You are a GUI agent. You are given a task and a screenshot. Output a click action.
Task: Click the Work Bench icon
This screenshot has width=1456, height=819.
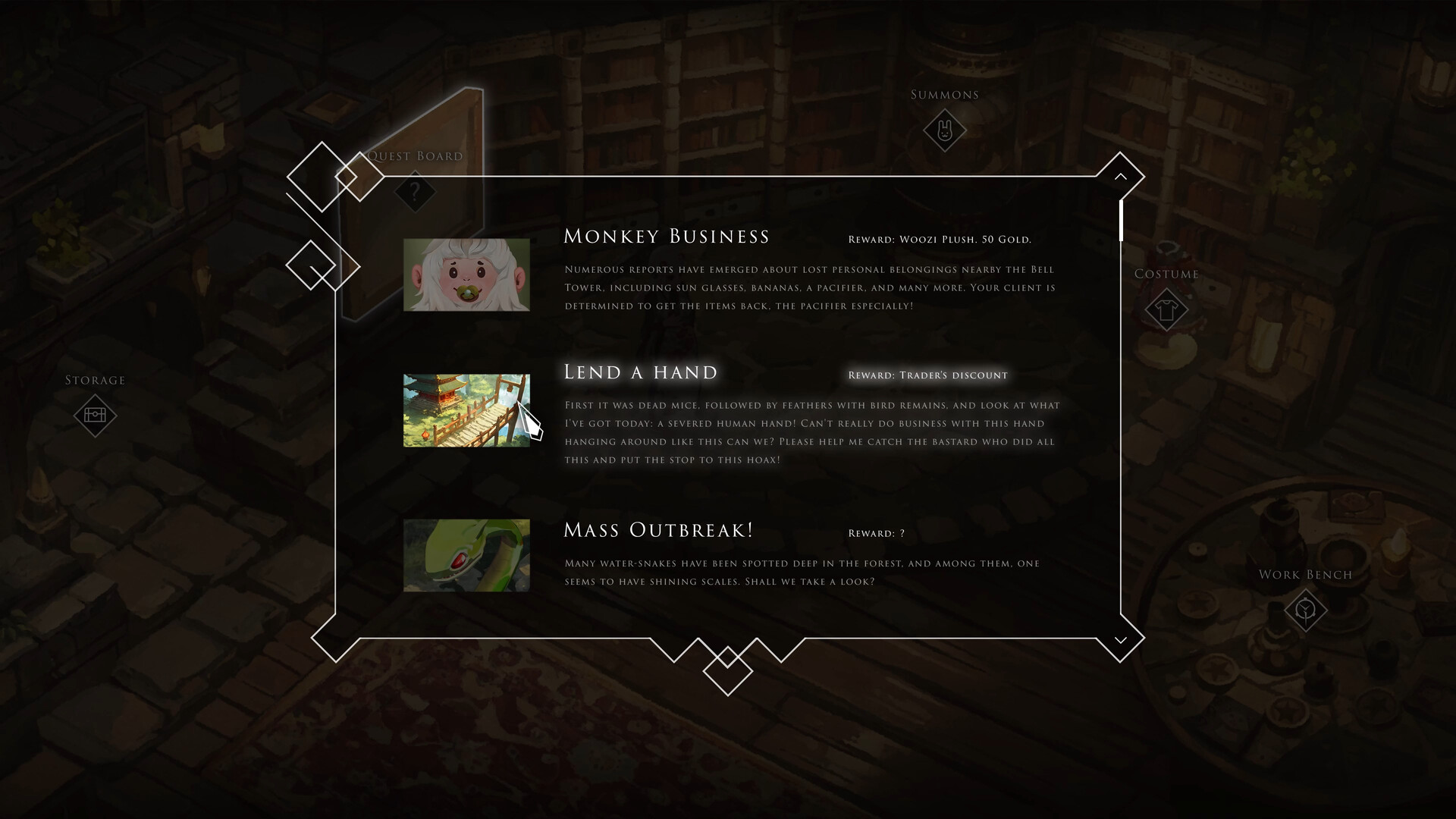coord(1304,610)
